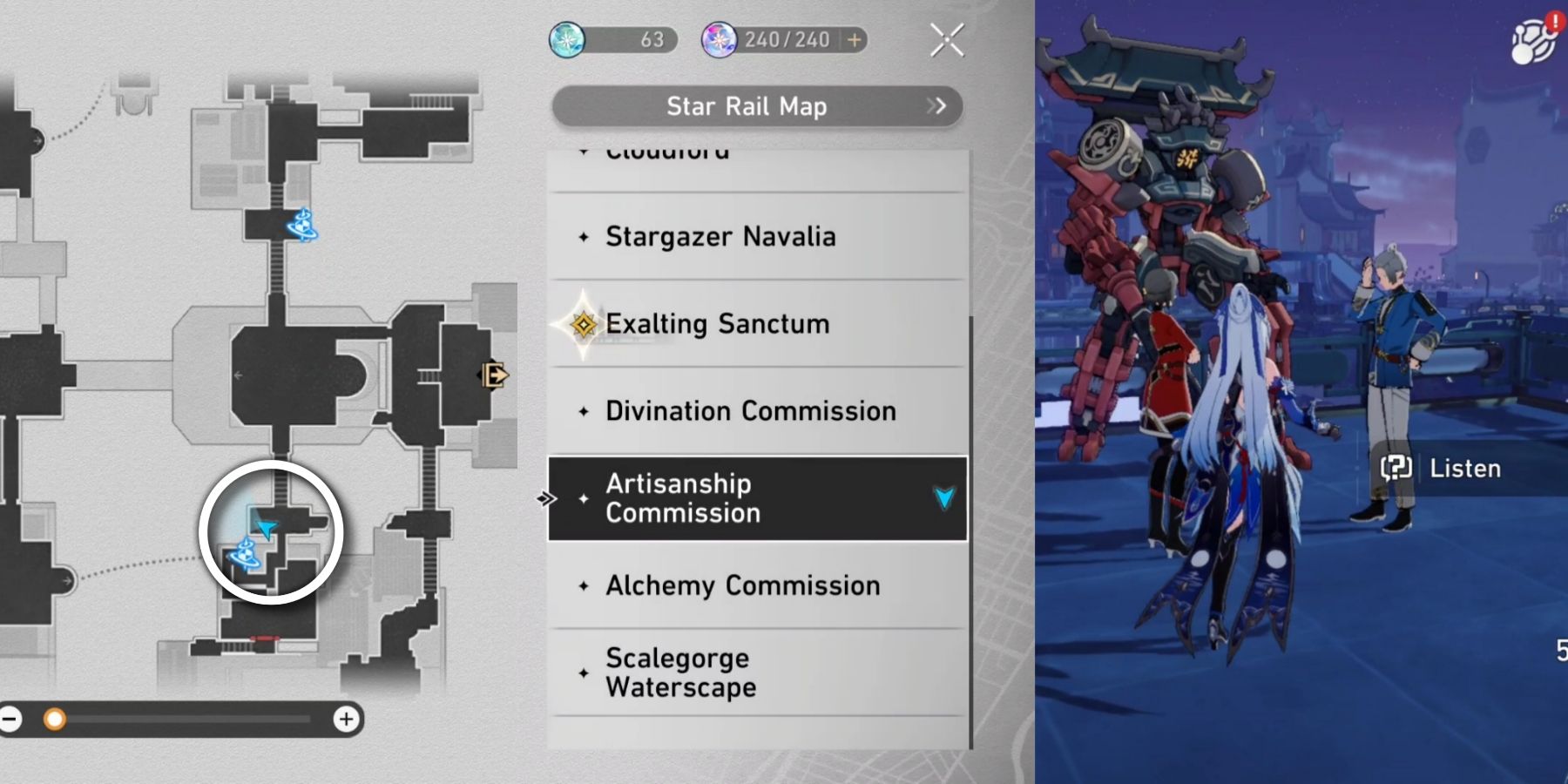Expand the Star Rail Map with the chevron

pos(938,106)
